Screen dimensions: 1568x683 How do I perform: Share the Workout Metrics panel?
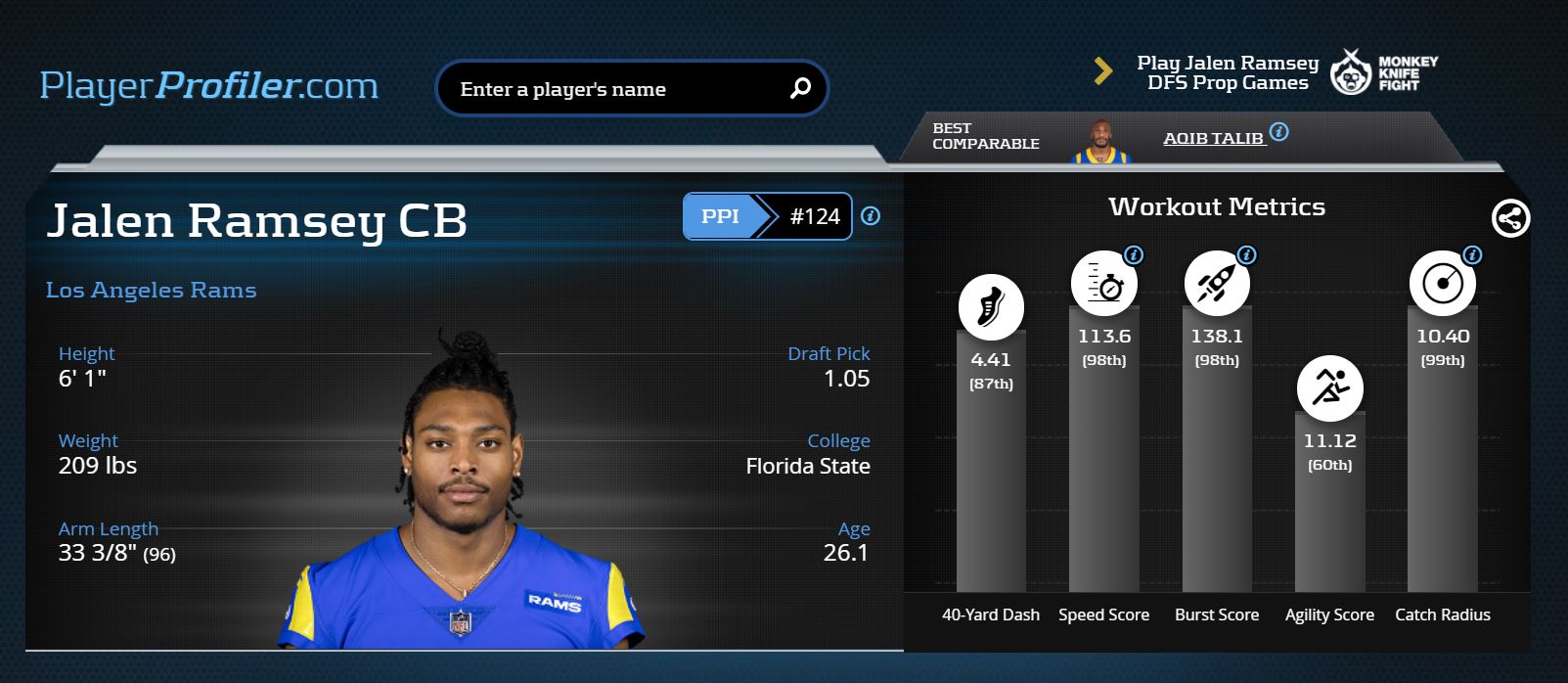click(1510, 218)
